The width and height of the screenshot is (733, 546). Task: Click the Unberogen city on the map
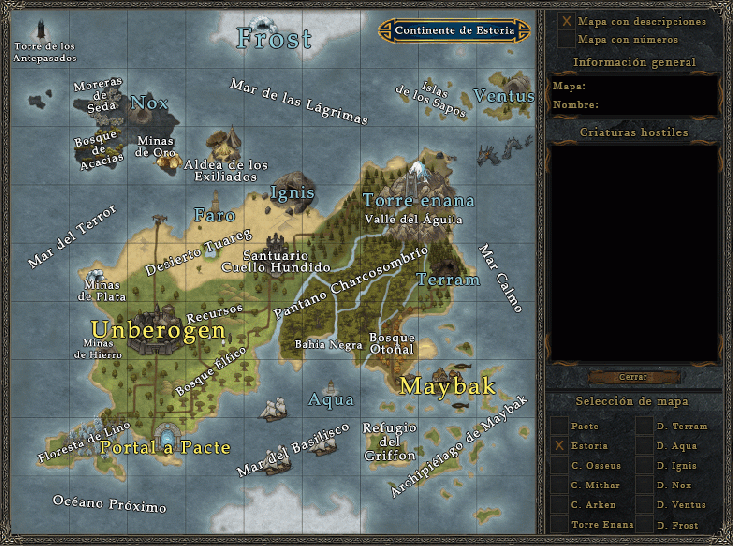(x=158, y=329)
